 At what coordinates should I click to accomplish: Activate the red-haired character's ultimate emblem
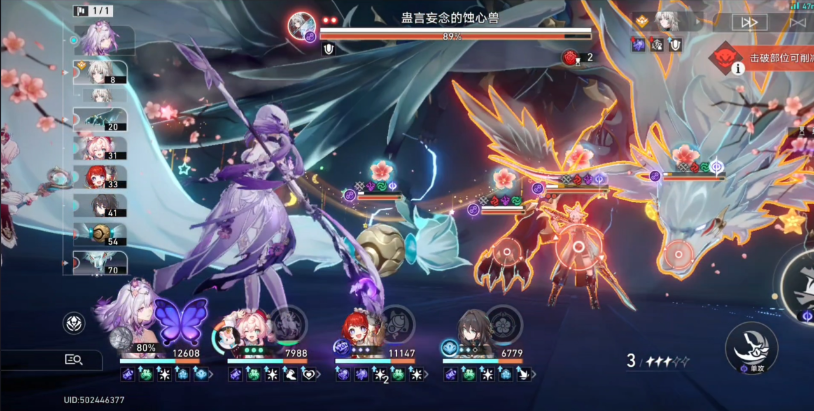(396, 322)
